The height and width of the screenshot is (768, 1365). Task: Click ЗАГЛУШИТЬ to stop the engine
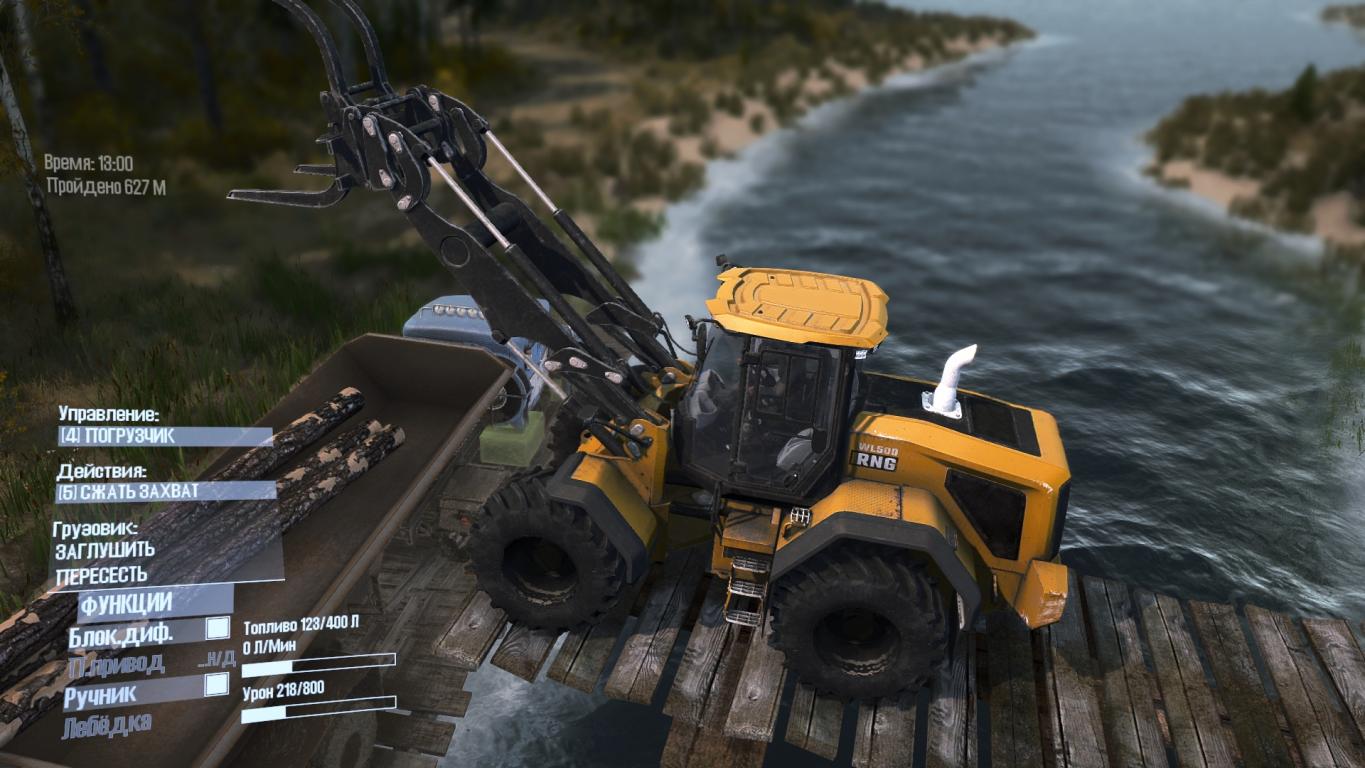[105, 550]
